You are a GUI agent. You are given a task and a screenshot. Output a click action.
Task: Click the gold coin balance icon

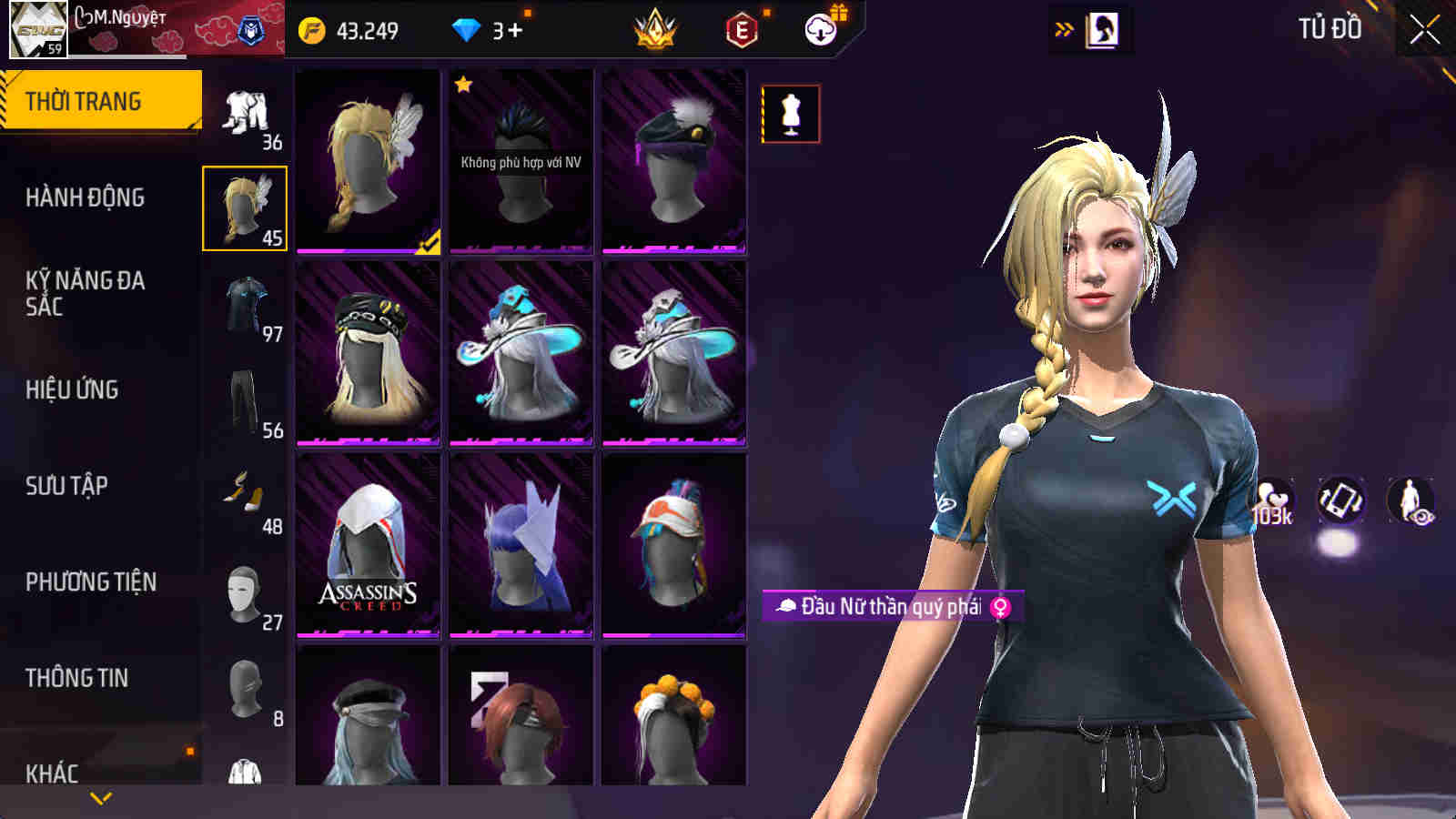[x=313, y=28]
